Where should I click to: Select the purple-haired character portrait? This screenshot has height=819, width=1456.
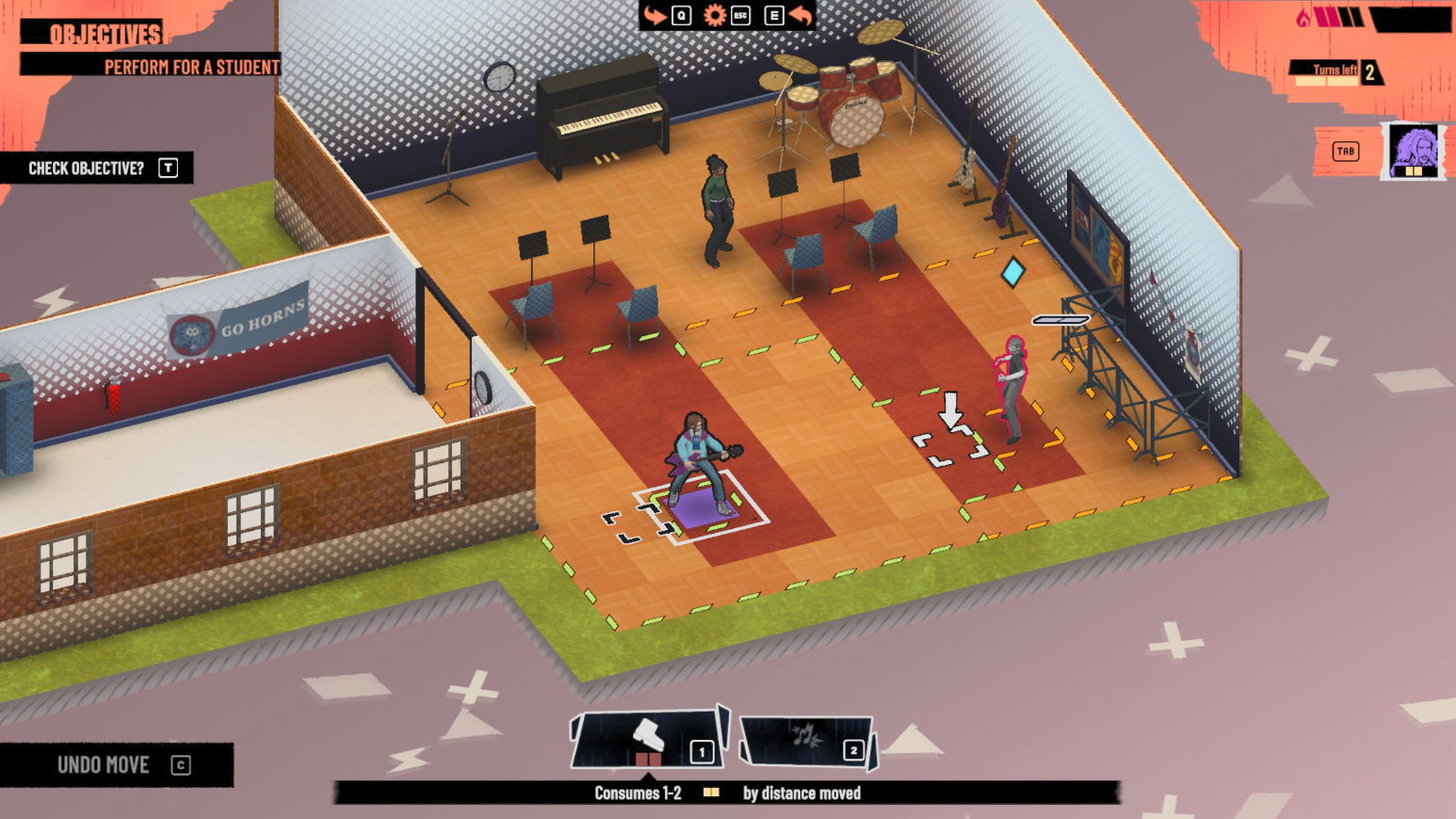(x=1414, y=151)
